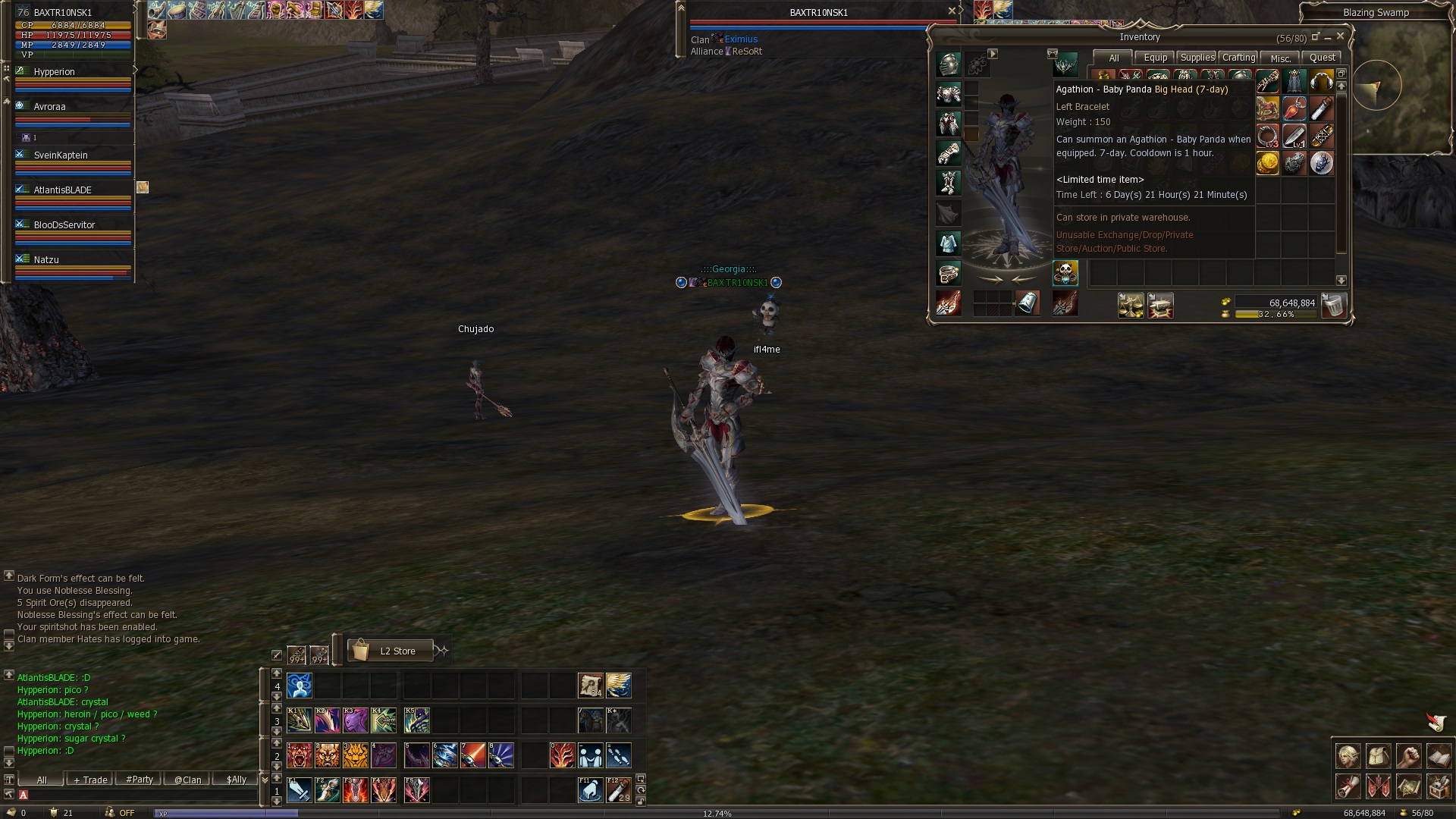The image size is (1456, 819).
Task: Use the F1 sword attack skill
Action: point(300,790)
